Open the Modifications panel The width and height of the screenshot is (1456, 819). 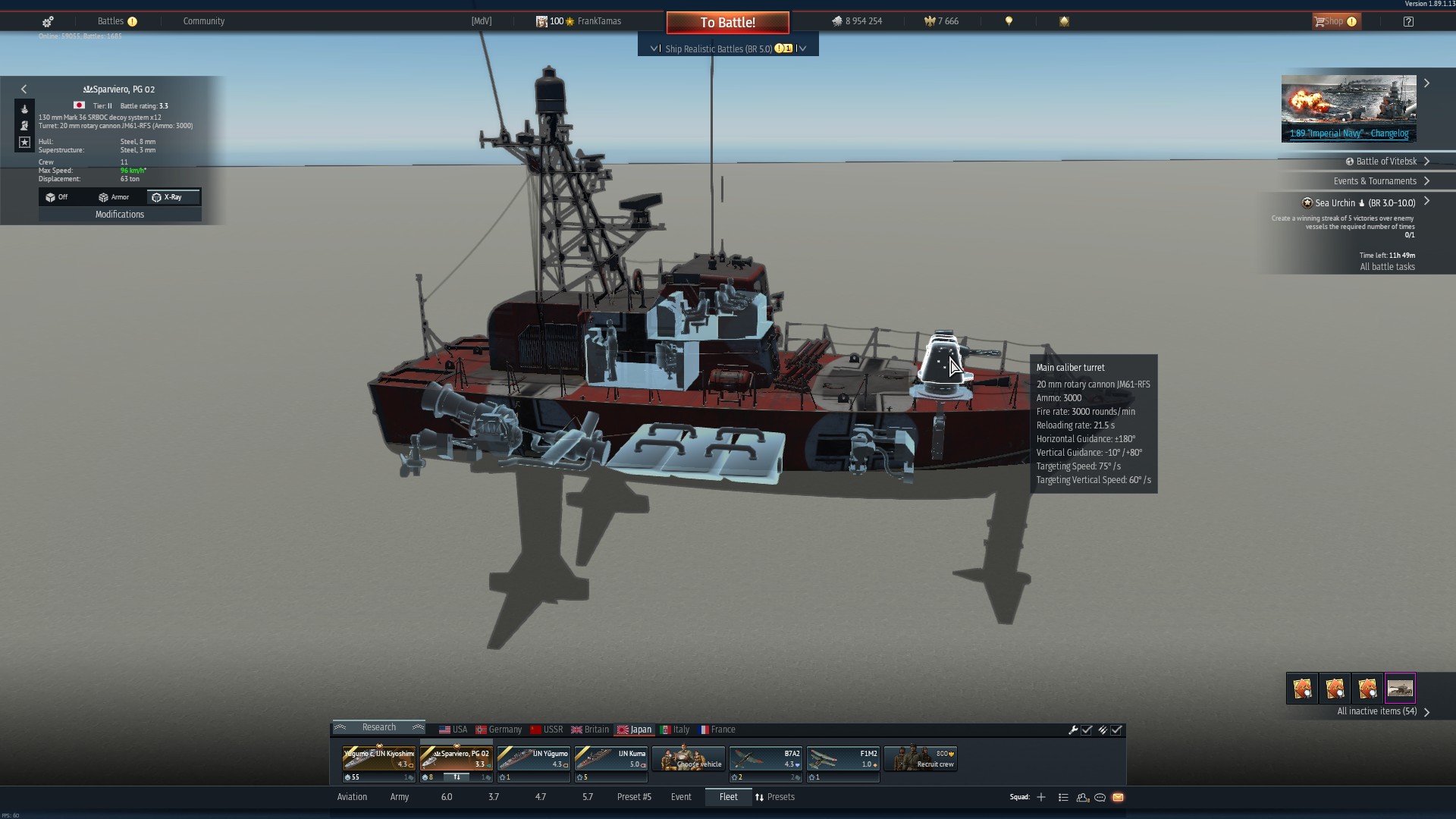click(120, 215)
